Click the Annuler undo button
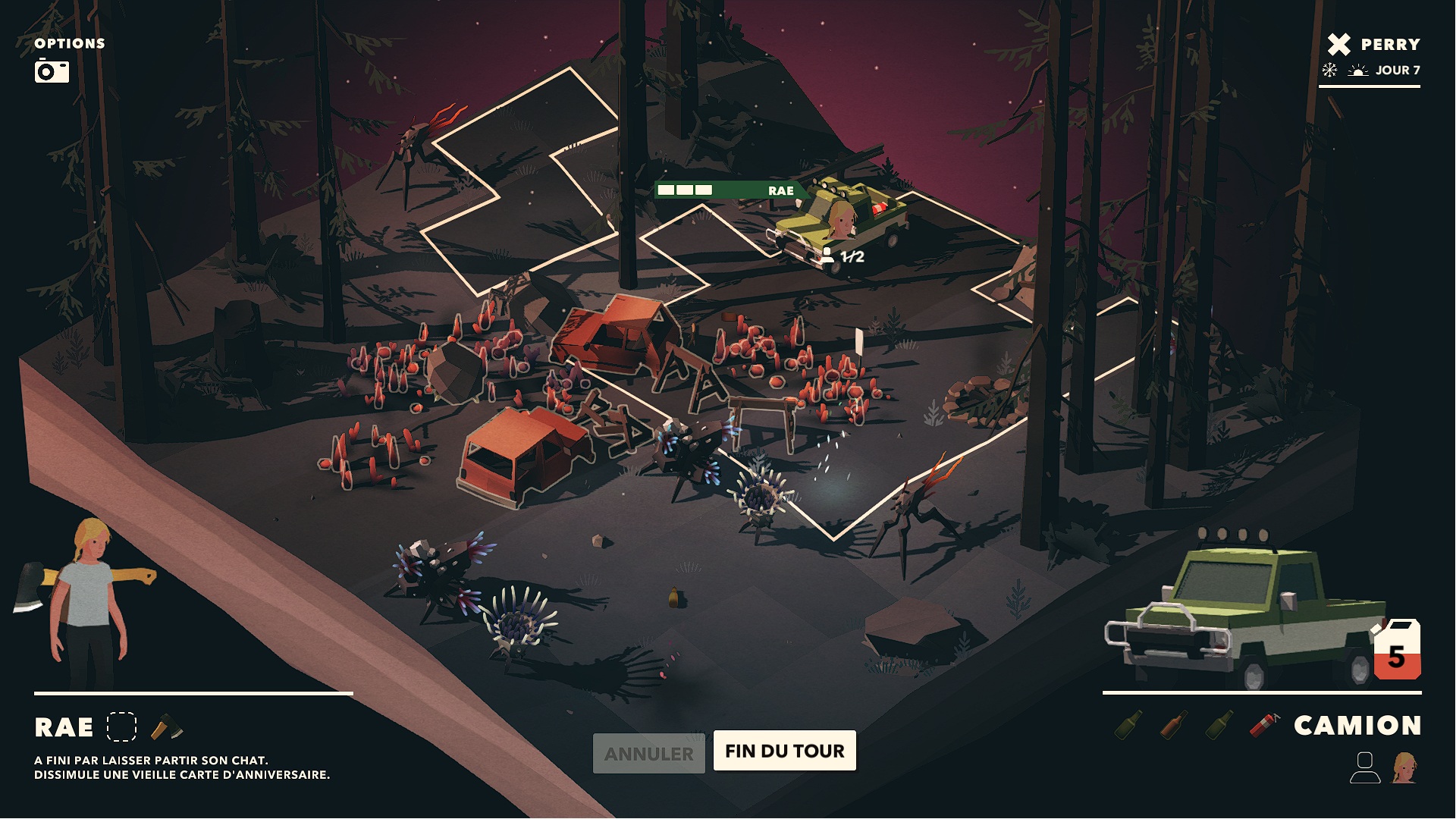Viewport: 1456px width, 819px height. point(648,754)
